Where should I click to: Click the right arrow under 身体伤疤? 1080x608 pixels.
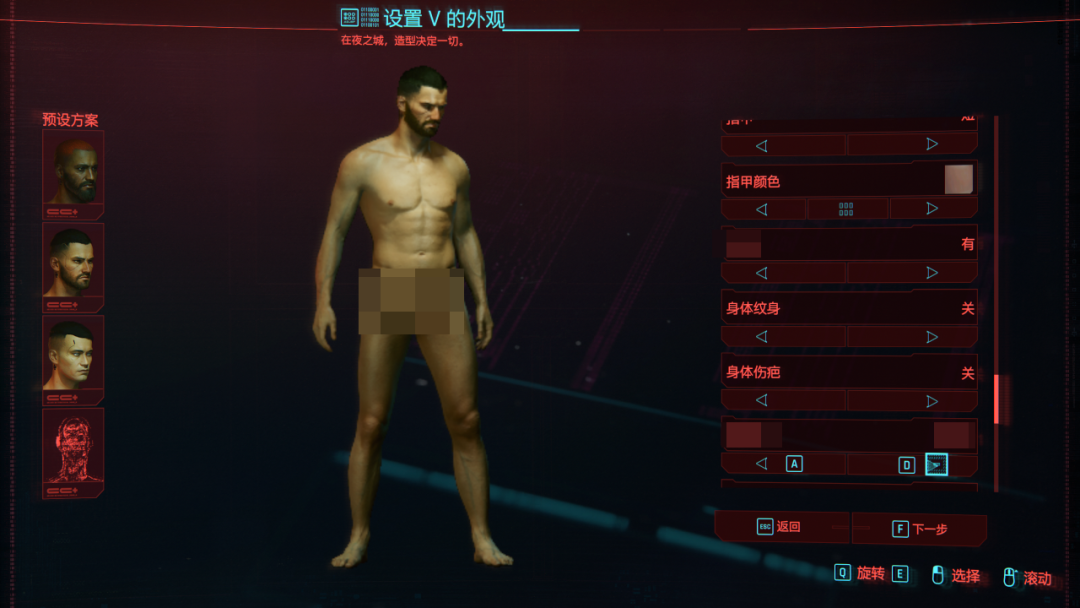[932, 401]
